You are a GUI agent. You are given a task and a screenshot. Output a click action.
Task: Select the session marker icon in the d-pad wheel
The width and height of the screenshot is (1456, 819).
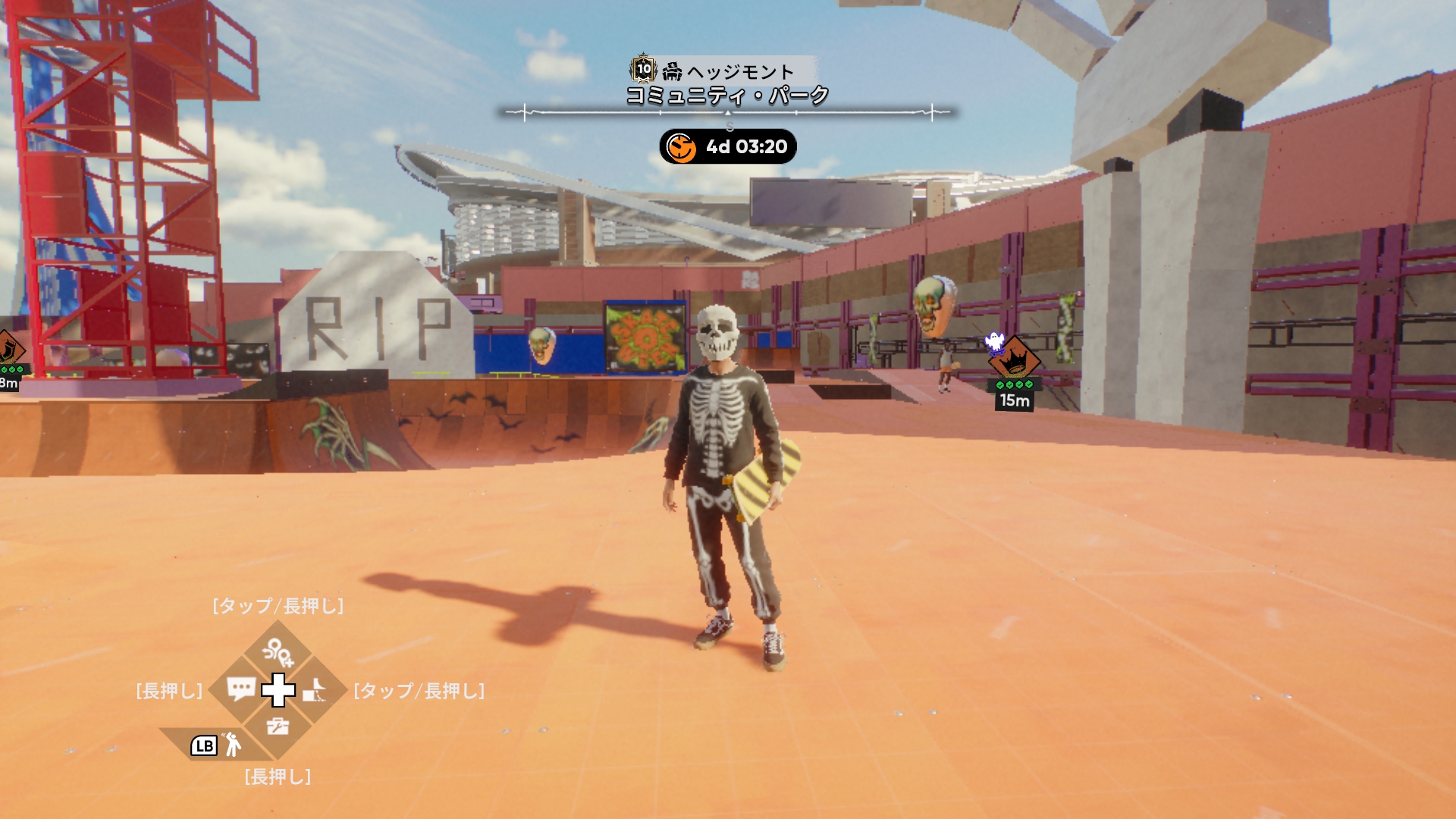point(278,651)
